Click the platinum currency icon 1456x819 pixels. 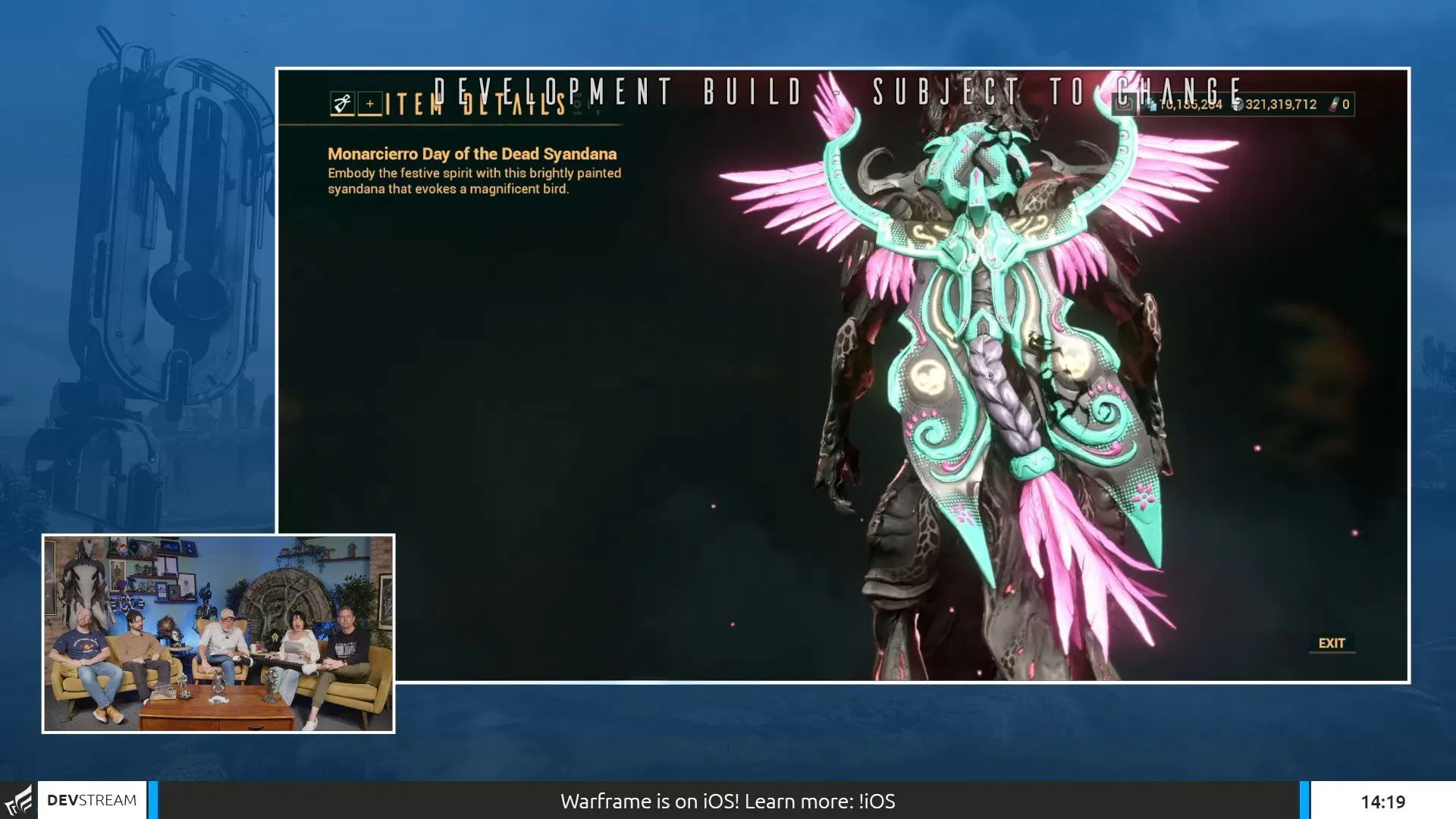point(1151,105)
